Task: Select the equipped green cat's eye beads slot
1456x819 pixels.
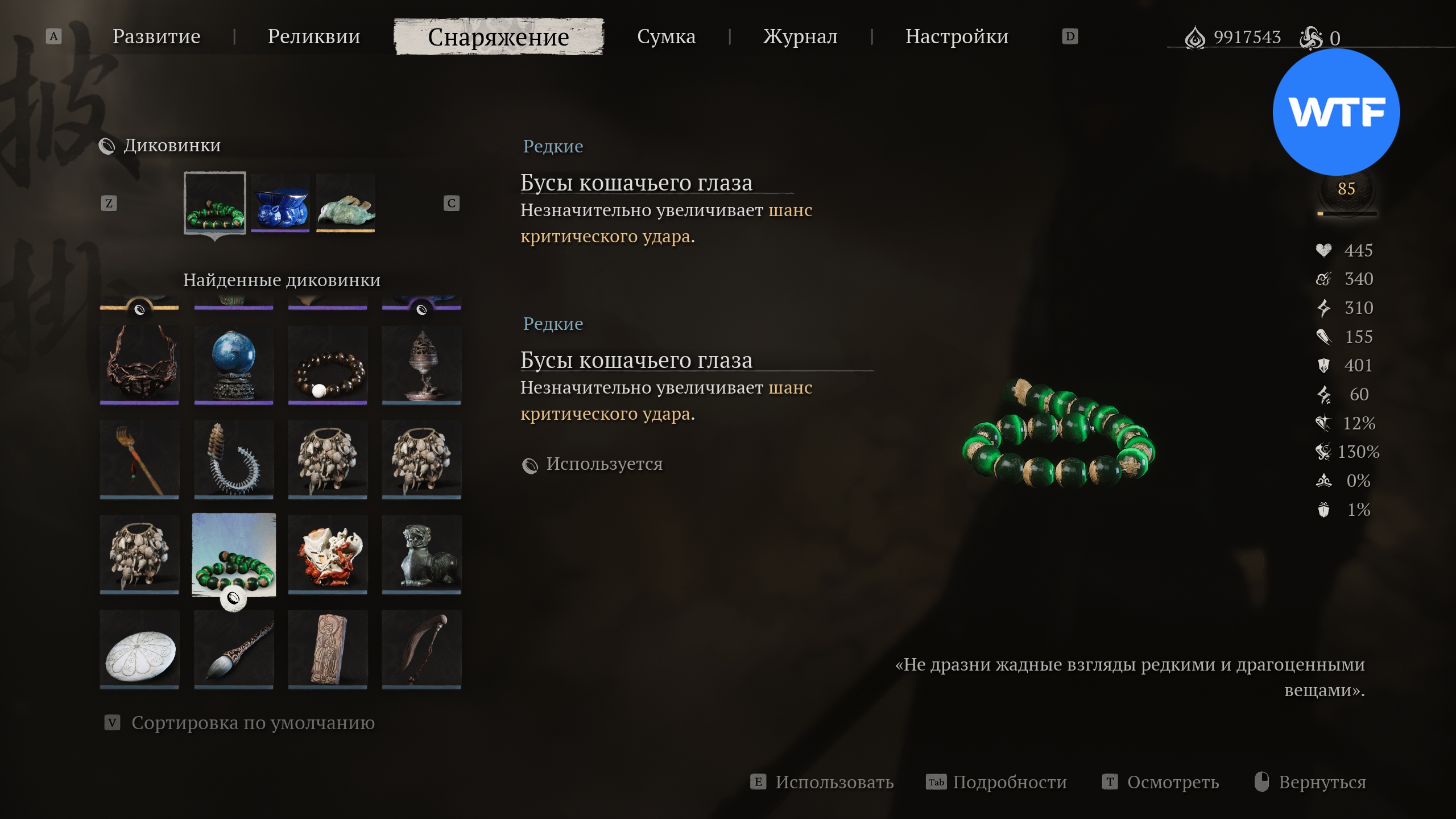Action: [215, 202]
